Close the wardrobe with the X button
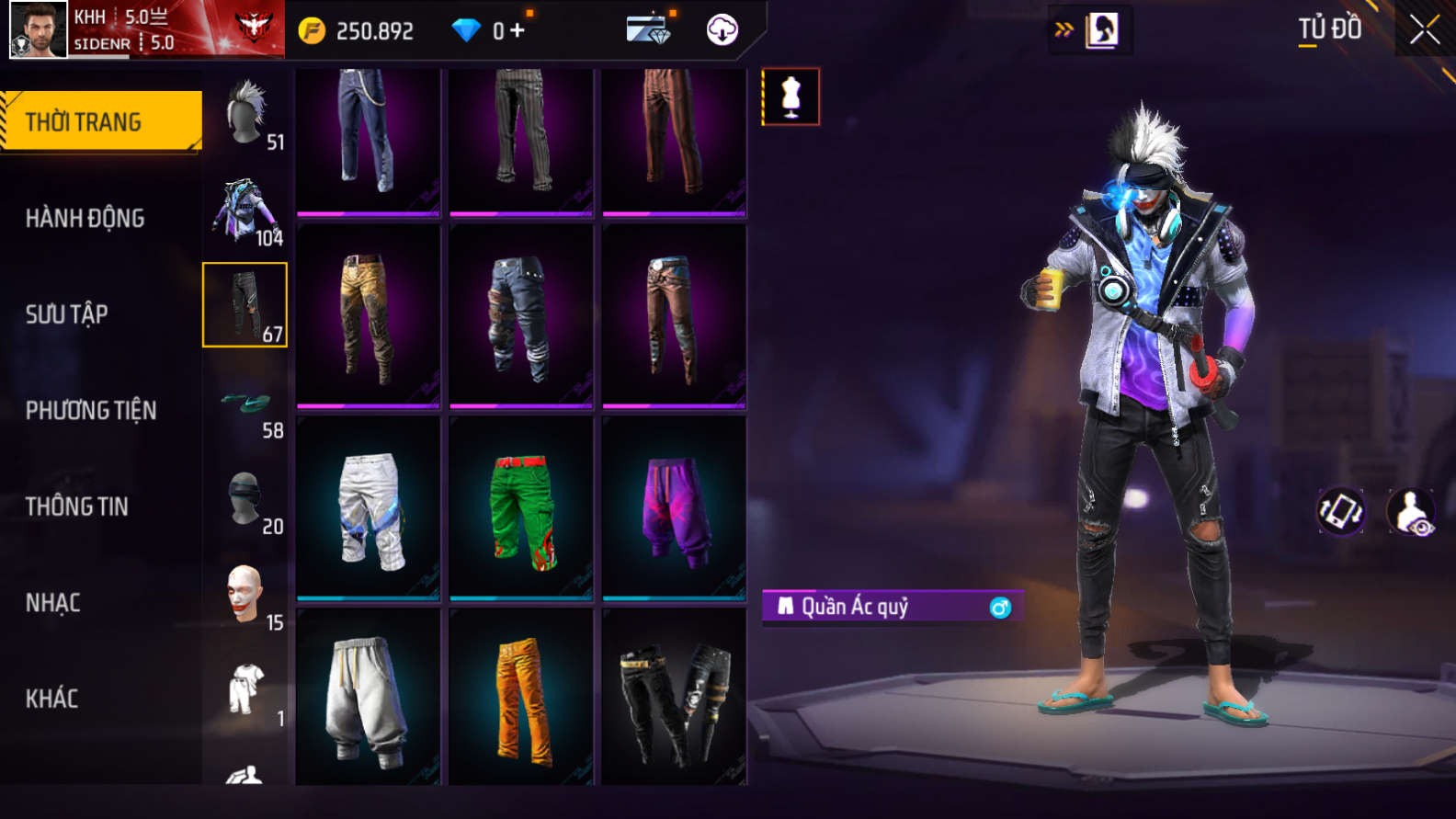The image size is (1456, 819). click(1425, 30)
